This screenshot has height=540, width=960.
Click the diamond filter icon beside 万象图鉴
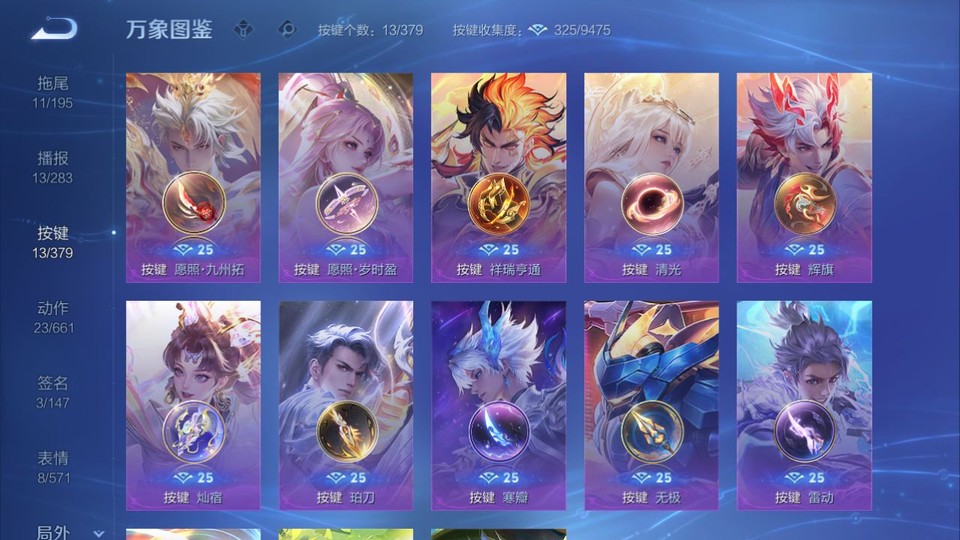tap(243, 29)
